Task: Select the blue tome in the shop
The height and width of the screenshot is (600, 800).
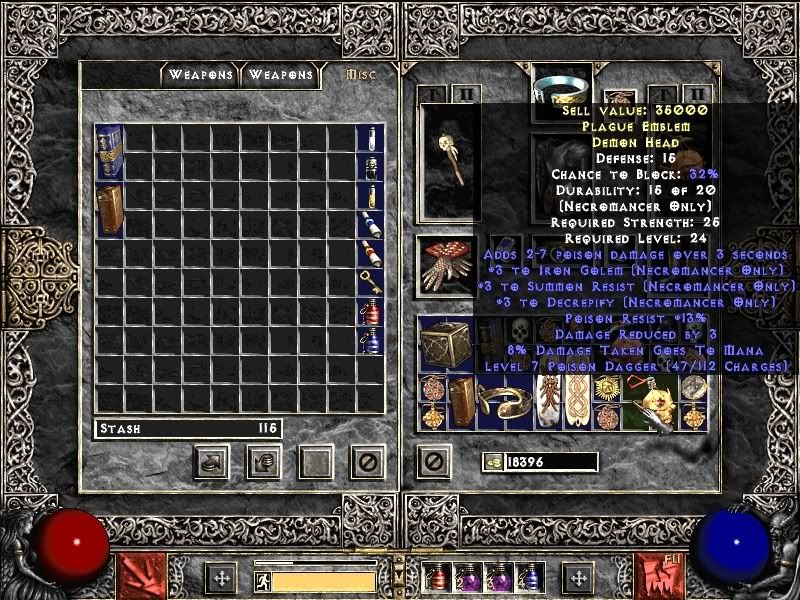Action: pos(109,153)
